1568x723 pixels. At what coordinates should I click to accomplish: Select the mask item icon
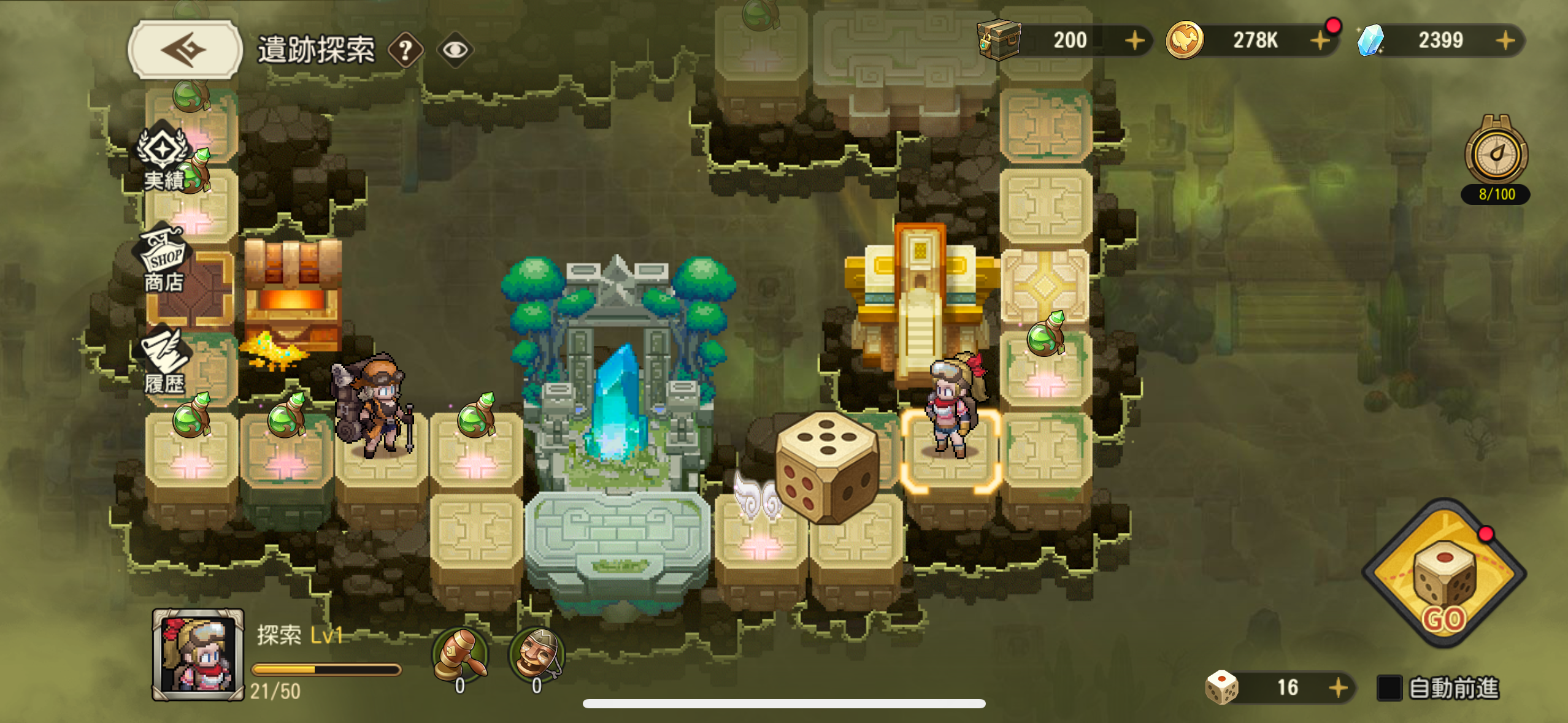[x=536, y=654]
